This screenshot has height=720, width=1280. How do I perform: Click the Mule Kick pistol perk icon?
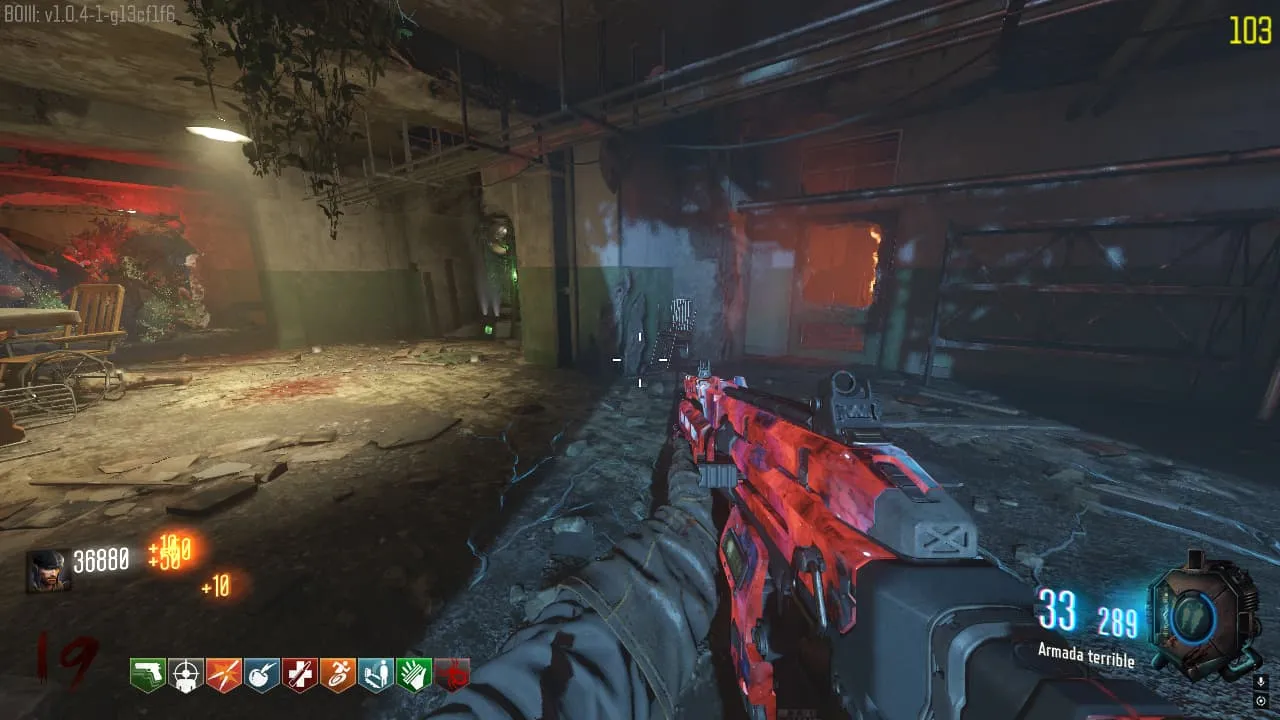(x=147, y=675)
